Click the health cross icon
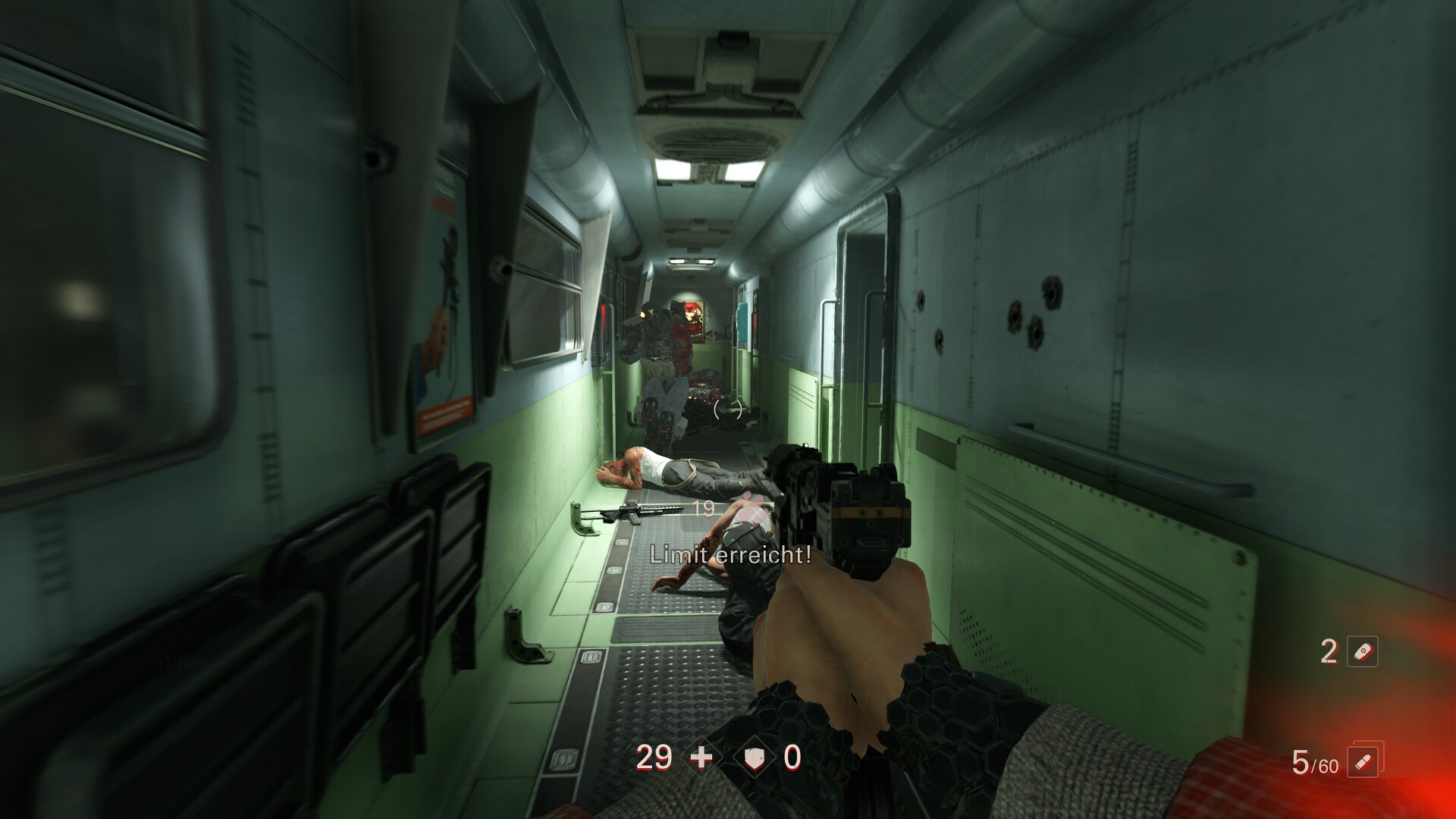Image resolution: width=1456 pixels, height=819 pixels. [x=701, y=758]
